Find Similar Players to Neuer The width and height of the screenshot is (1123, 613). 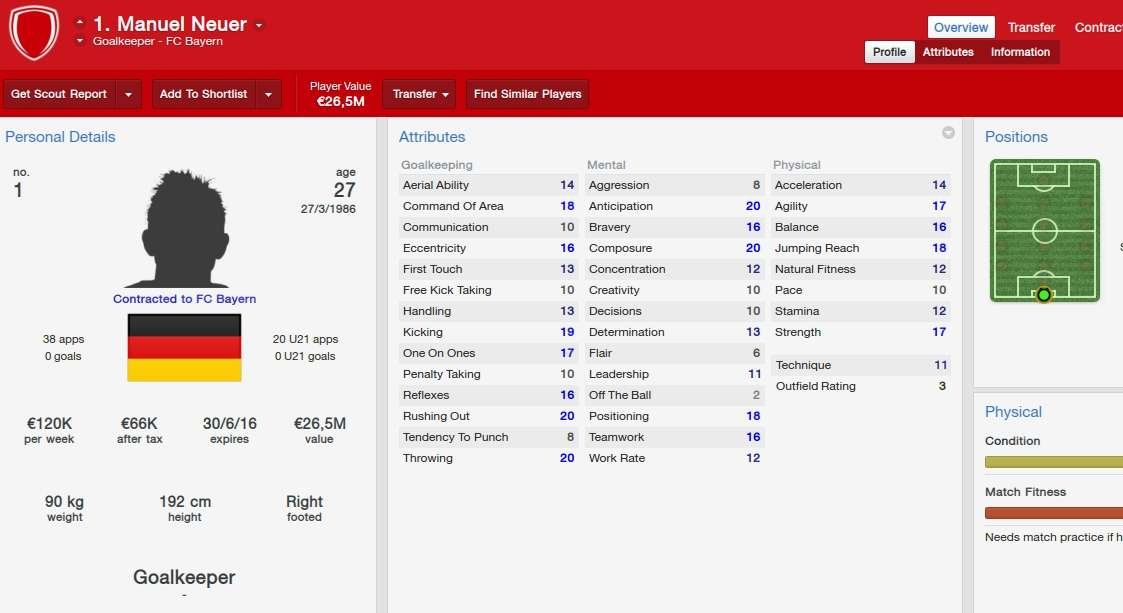point(527,94)
